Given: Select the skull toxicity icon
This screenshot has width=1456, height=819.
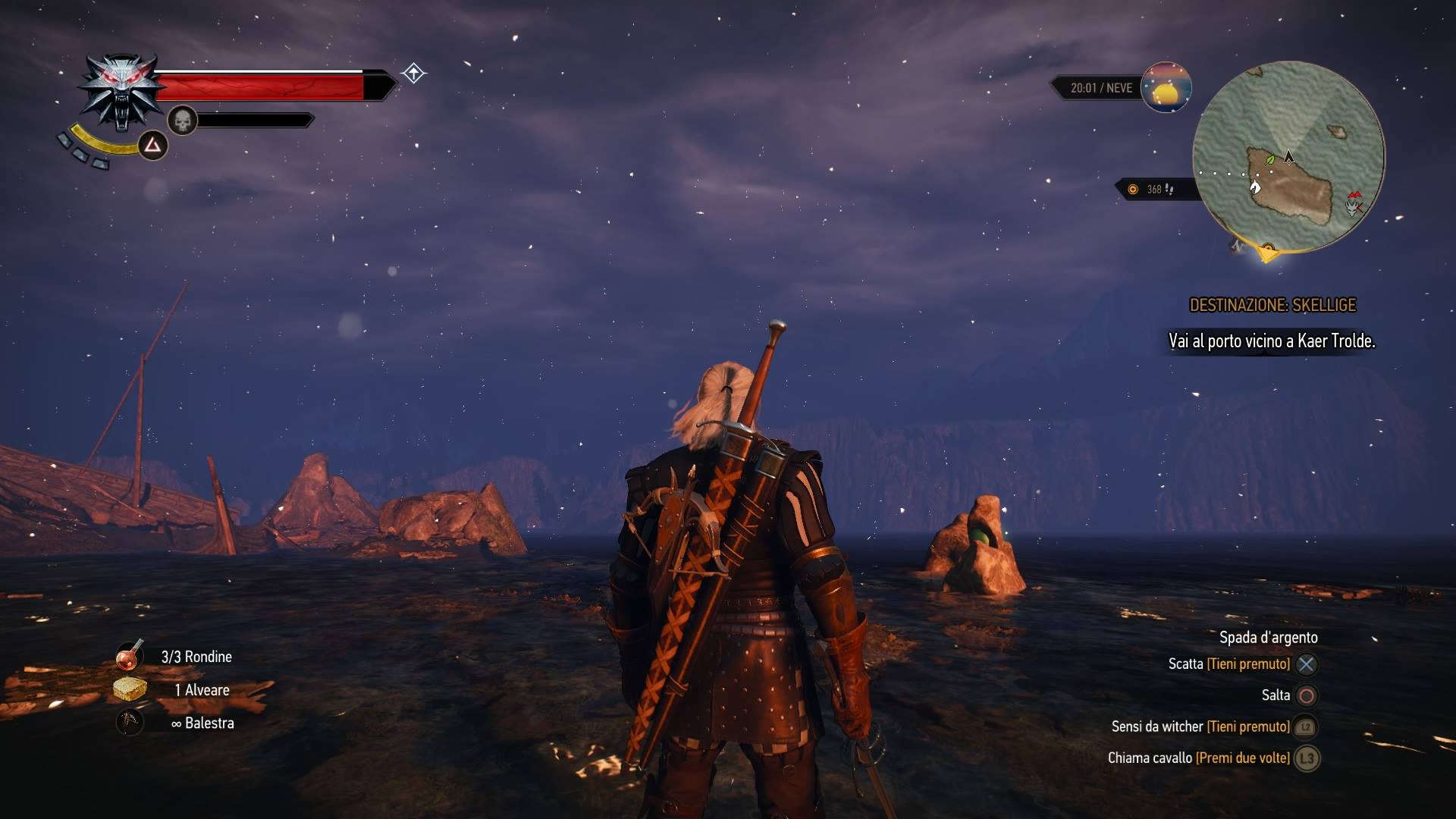Looking at the screenshot, I should pyautogui.click(x=182, y=121).
